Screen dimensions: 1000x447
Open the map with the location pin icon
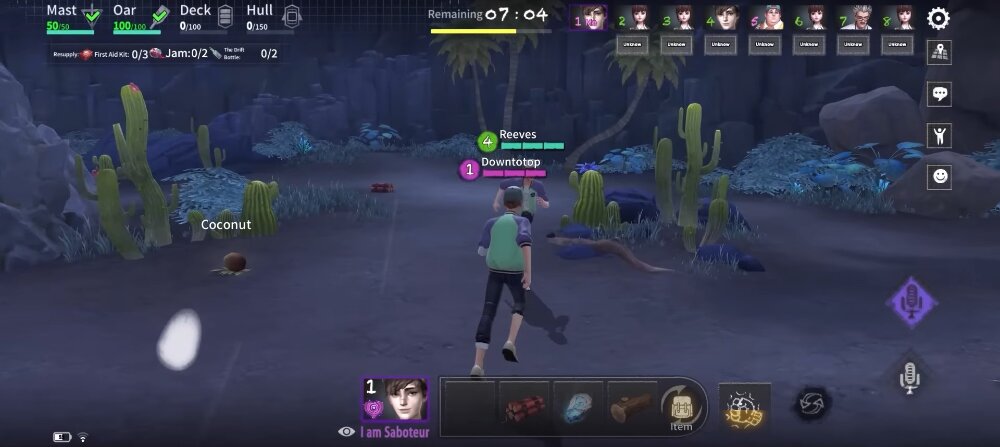[939, 53]
